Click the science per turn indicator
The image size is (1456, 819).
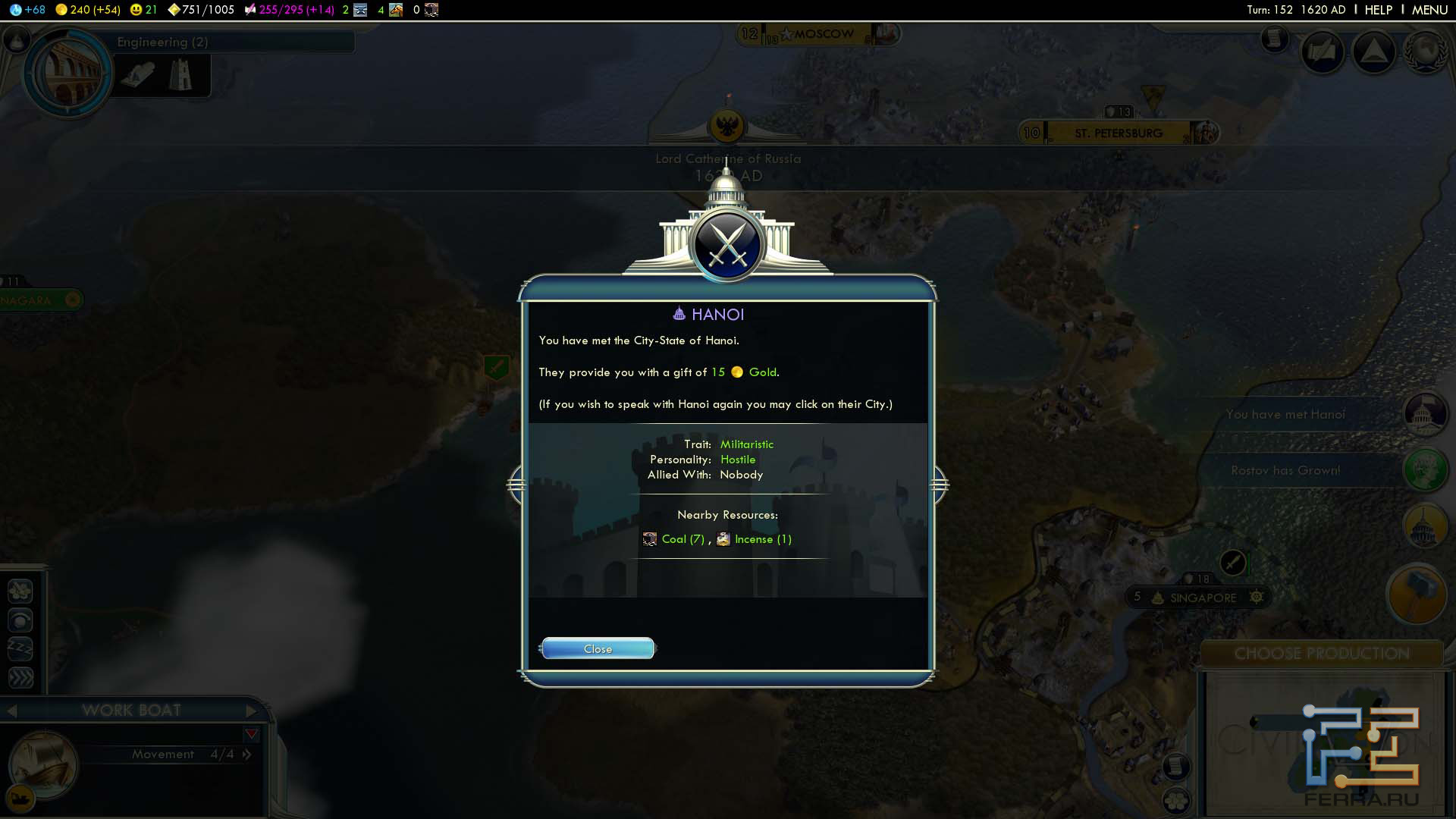coord(28,10)
